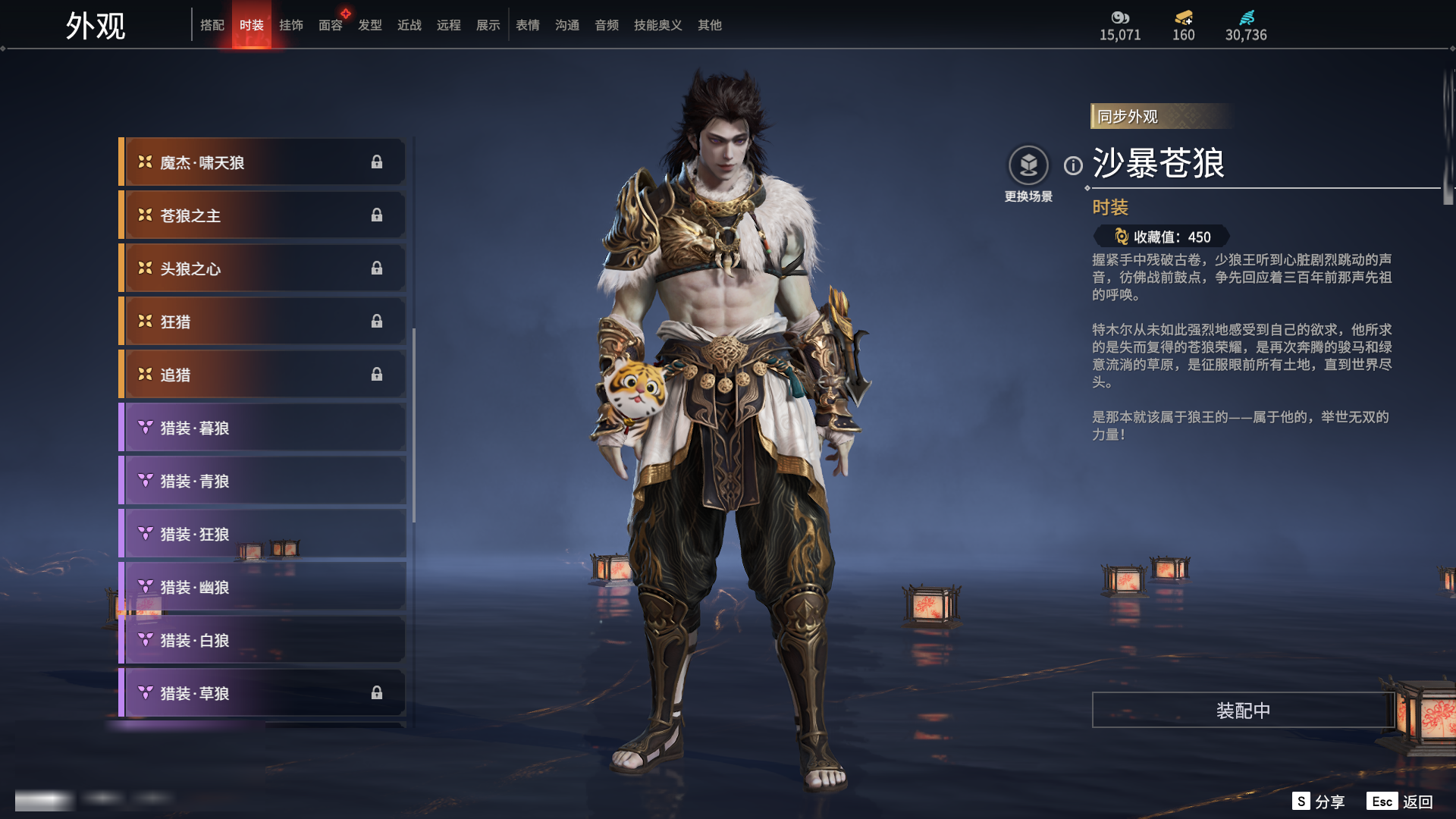This screenshot has width=1456, height=819.
Task: Pick the 头狼之心 outfit entry
Action: tap(262, 268)
